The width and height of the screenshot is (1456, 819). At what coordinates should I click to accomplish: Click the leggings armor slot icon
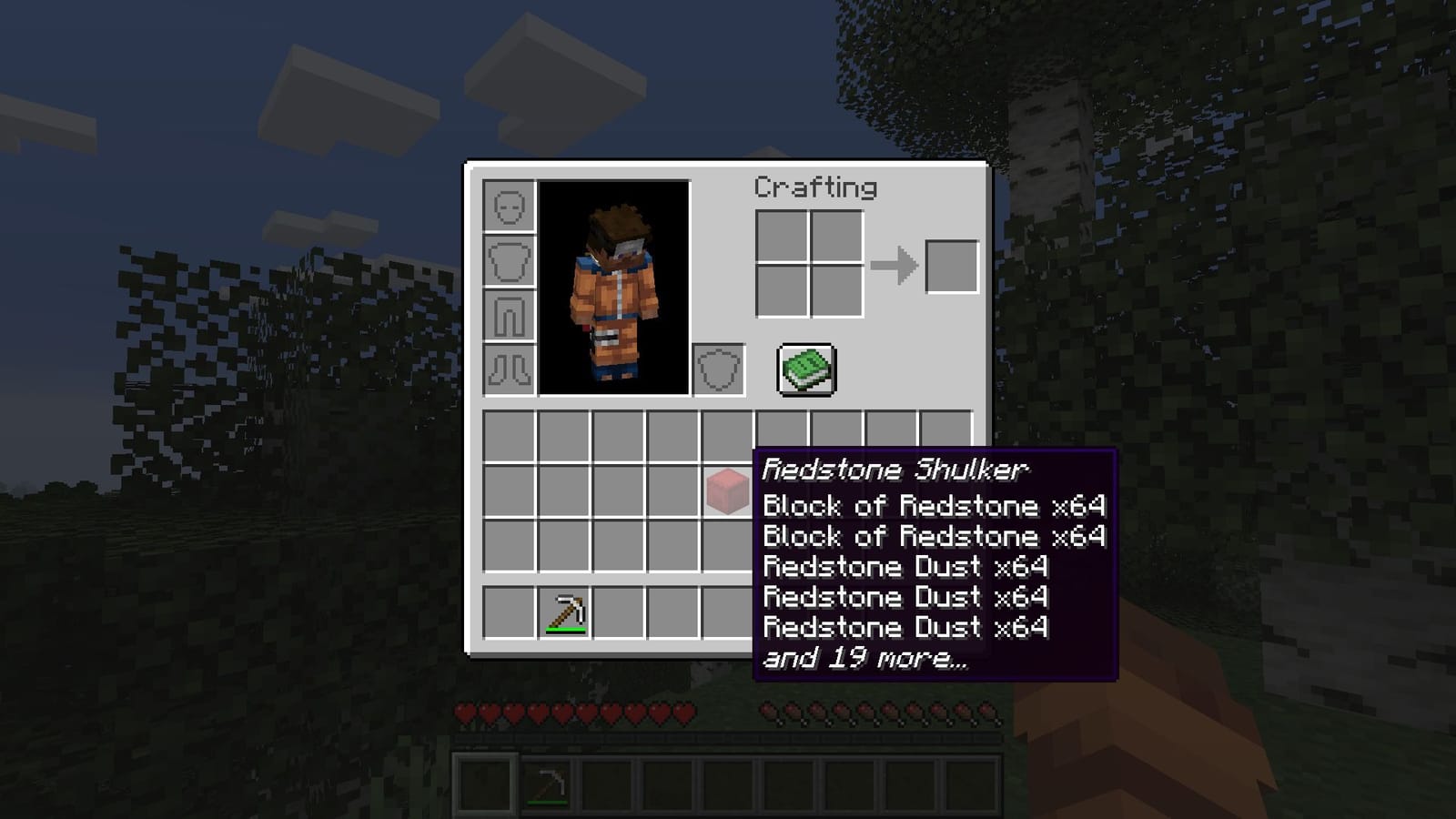[x=508, y=315]
